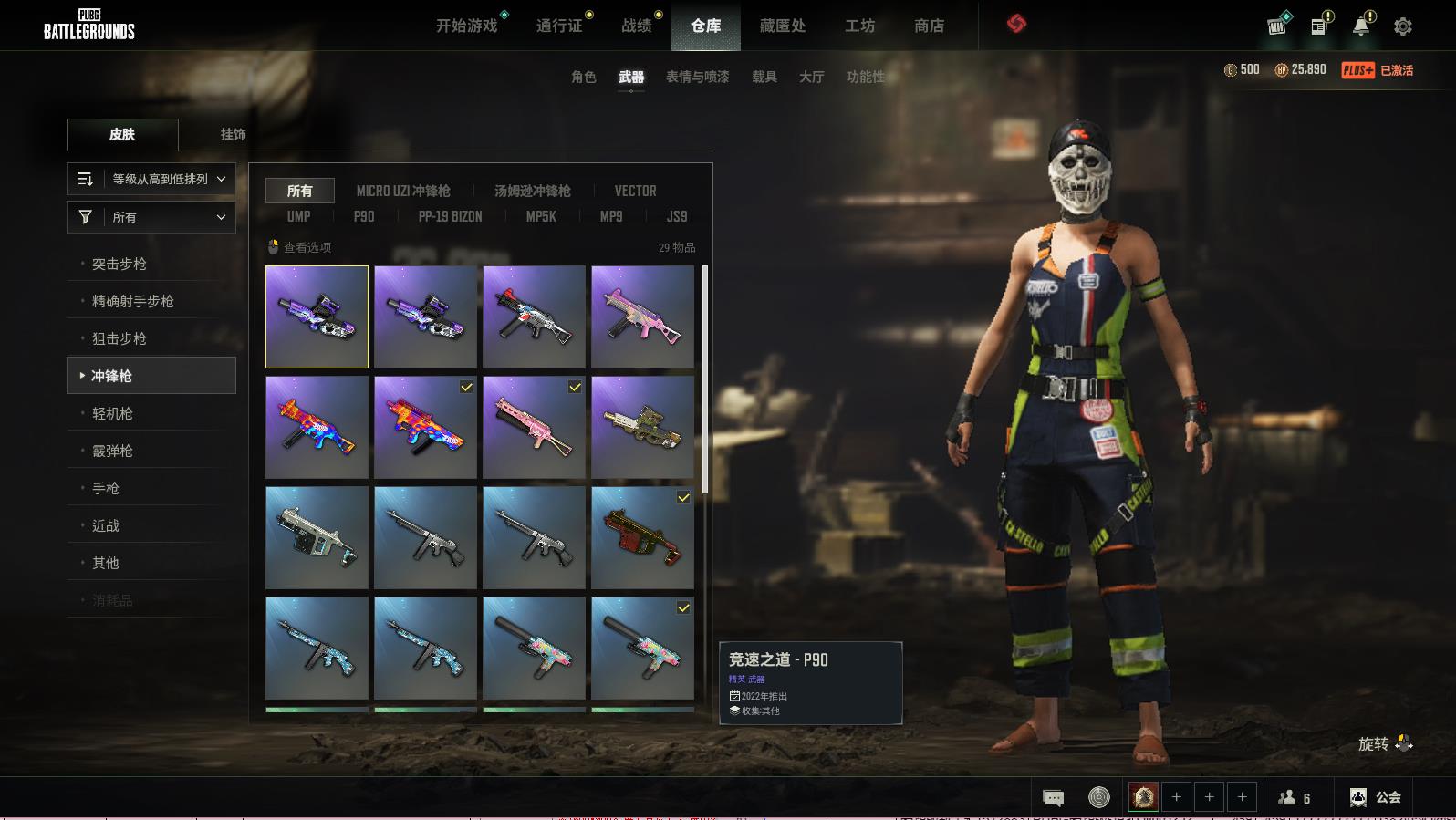Switch to the 角色 character category
This screenshot has height=820, width=1456.
(x=583, y=77)
